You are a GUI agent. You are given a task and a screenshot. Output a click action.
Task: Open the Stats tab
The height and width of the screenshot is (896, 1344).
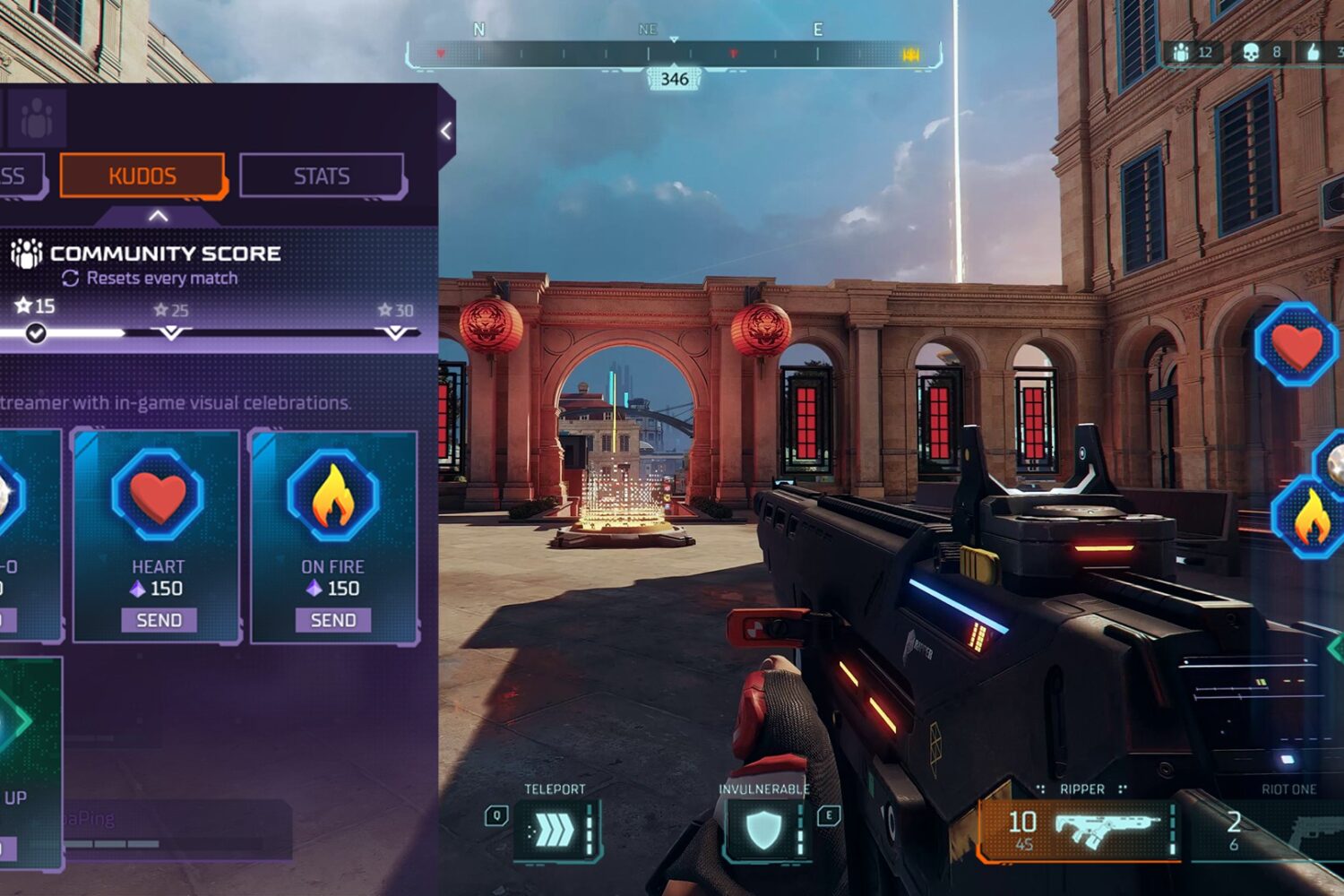(x=322, y=176)
